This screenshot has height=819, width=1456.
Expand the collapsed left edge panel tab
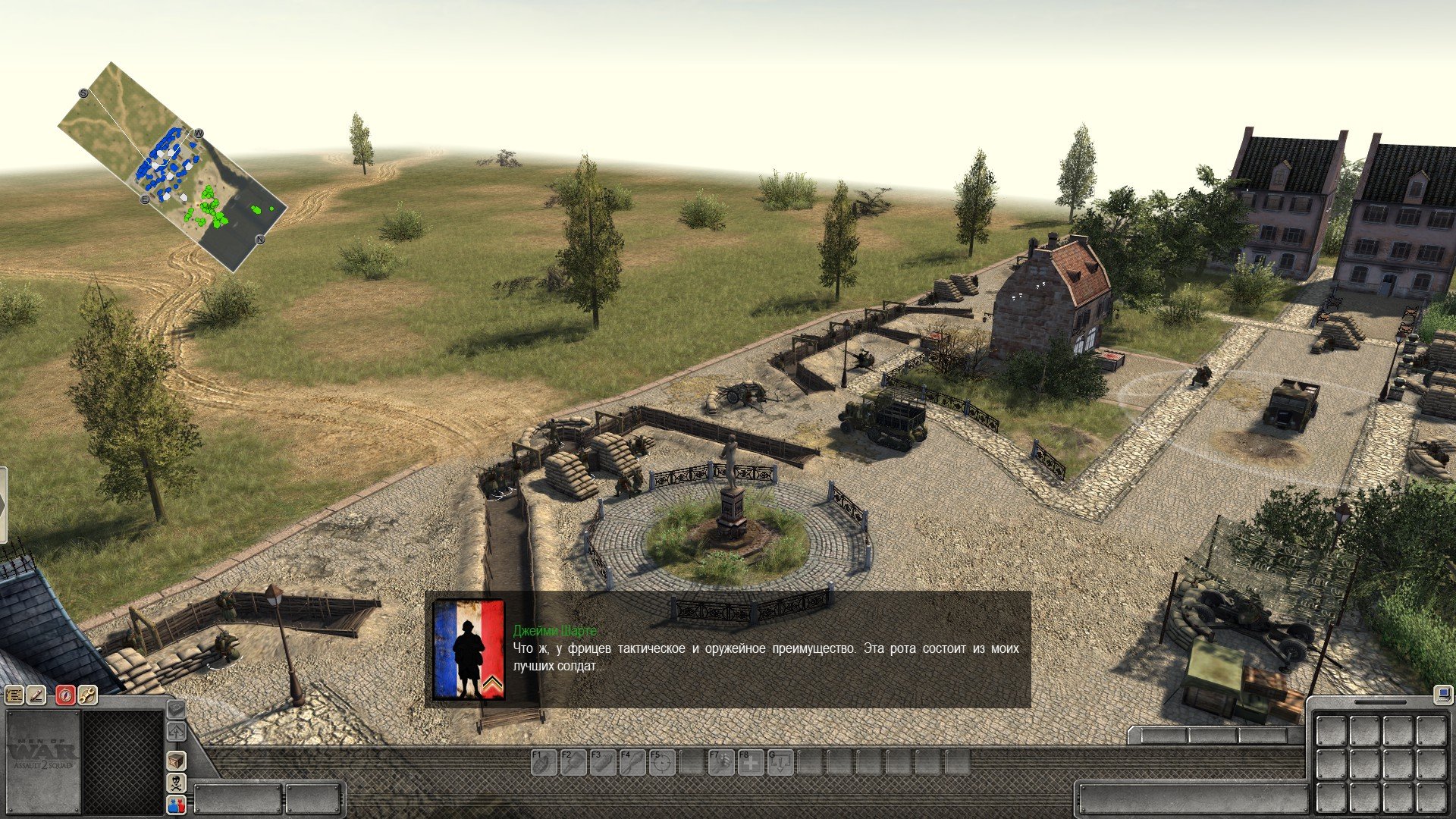(x=3, y=504)
